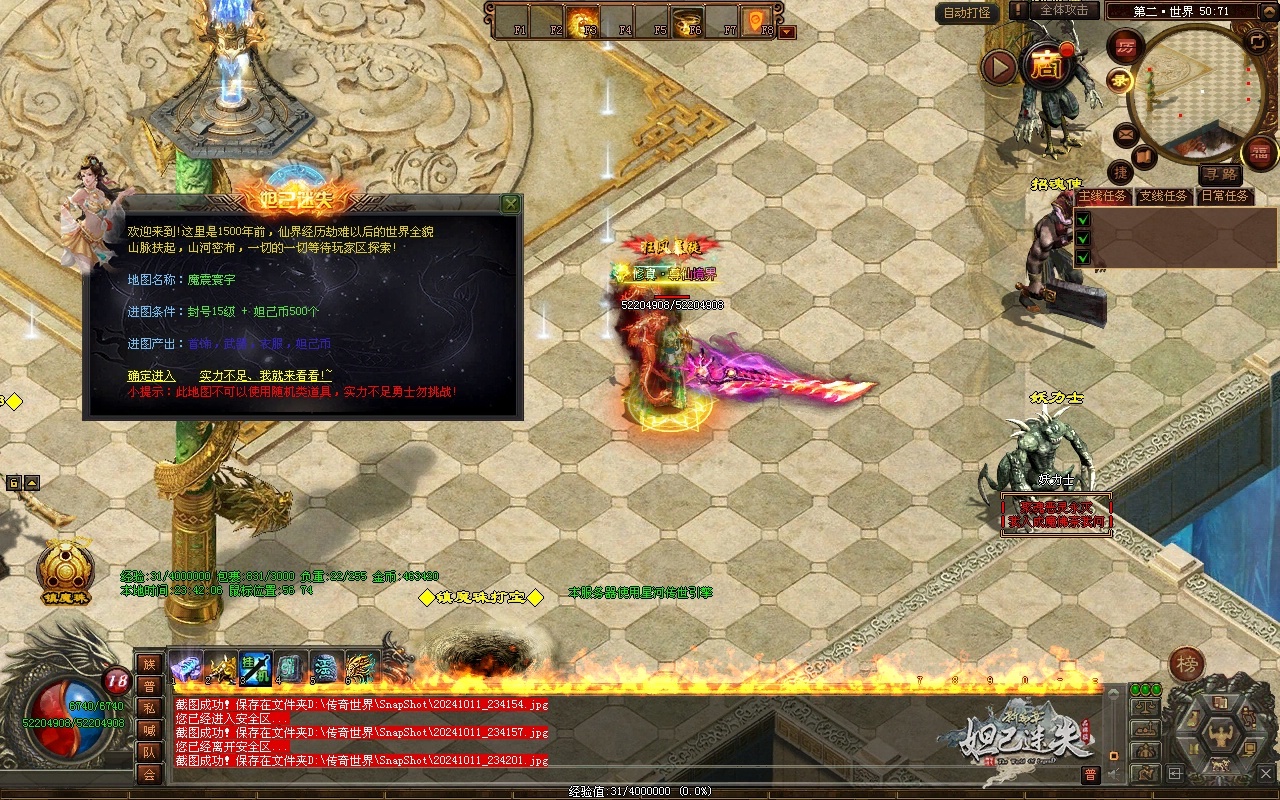The width and height of the screenshot is (1280, 800).
Task: Switch to the 日常任务 tab
Action: [1225, 196]
